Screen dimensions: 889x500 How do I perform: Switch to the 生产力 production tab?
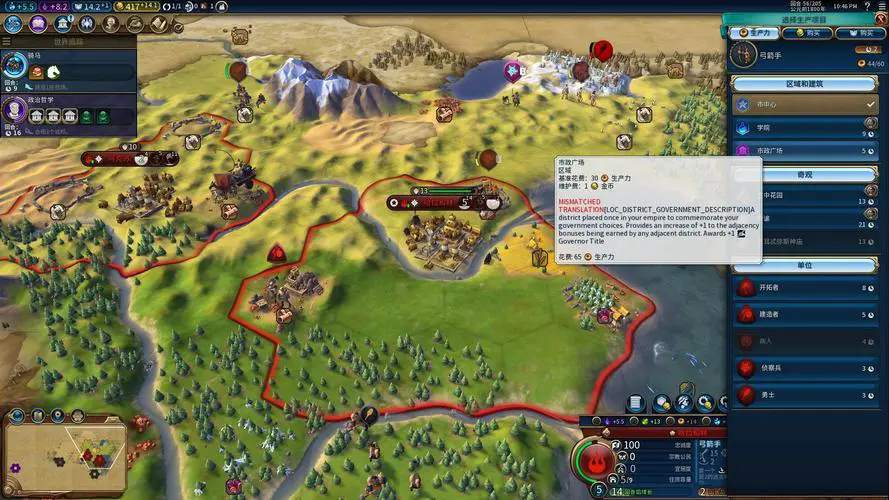click(754, 33)
